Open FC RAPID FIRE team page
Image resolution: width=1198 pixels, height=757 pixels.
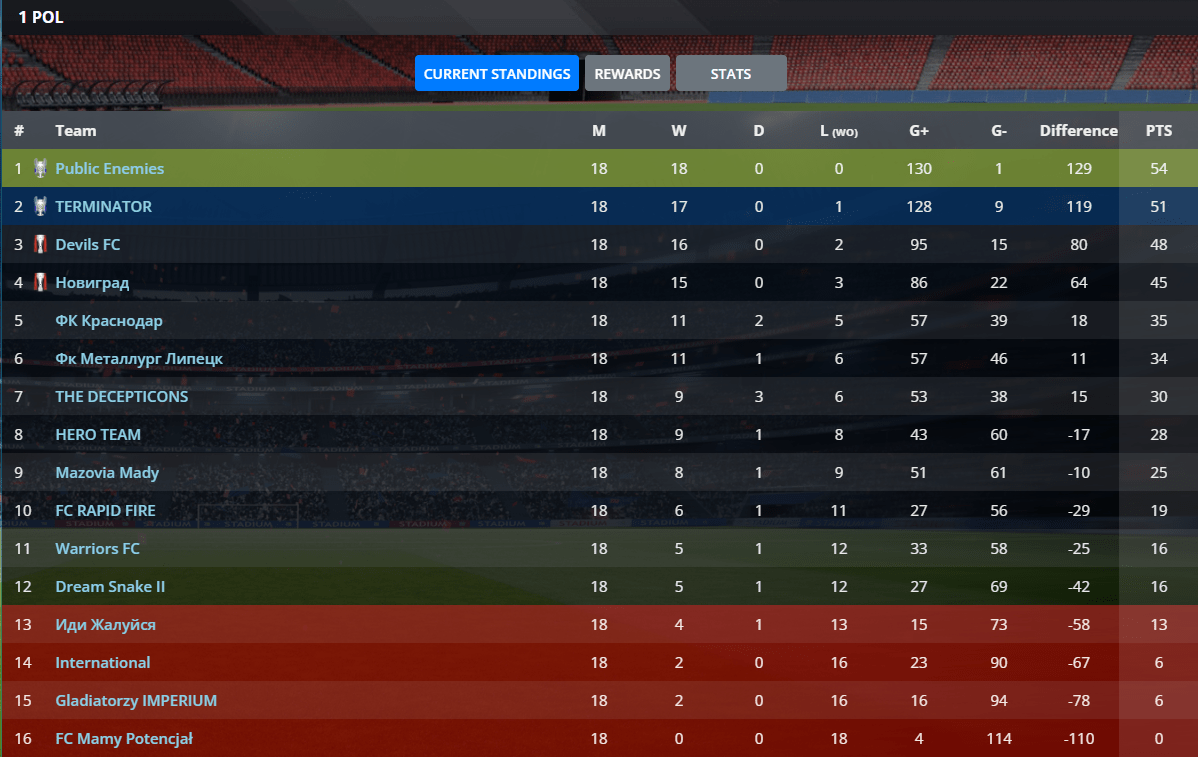(x=106, y=511)
